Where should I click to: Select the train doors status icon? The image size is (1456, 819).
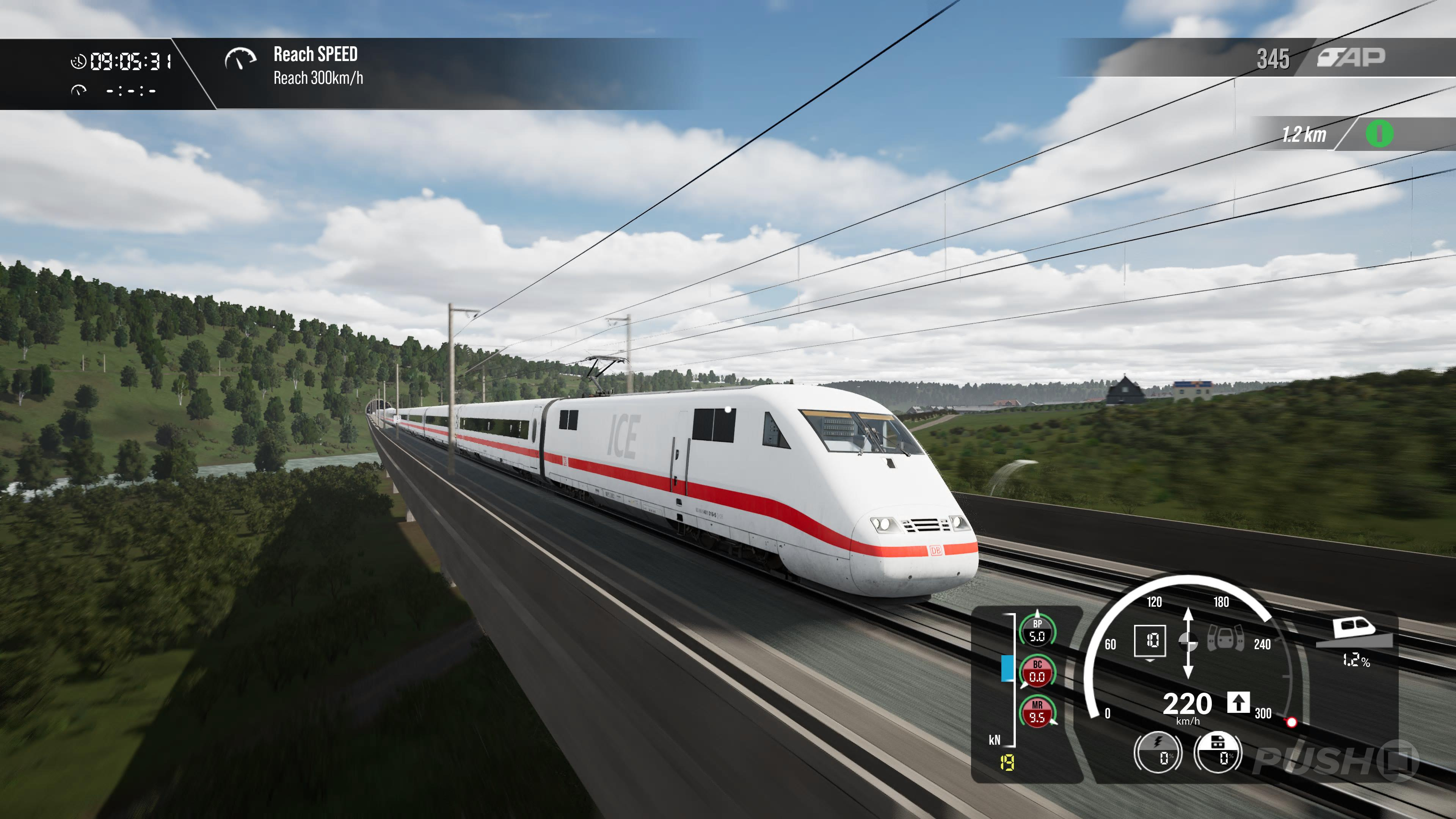(x=1225, y=637)
